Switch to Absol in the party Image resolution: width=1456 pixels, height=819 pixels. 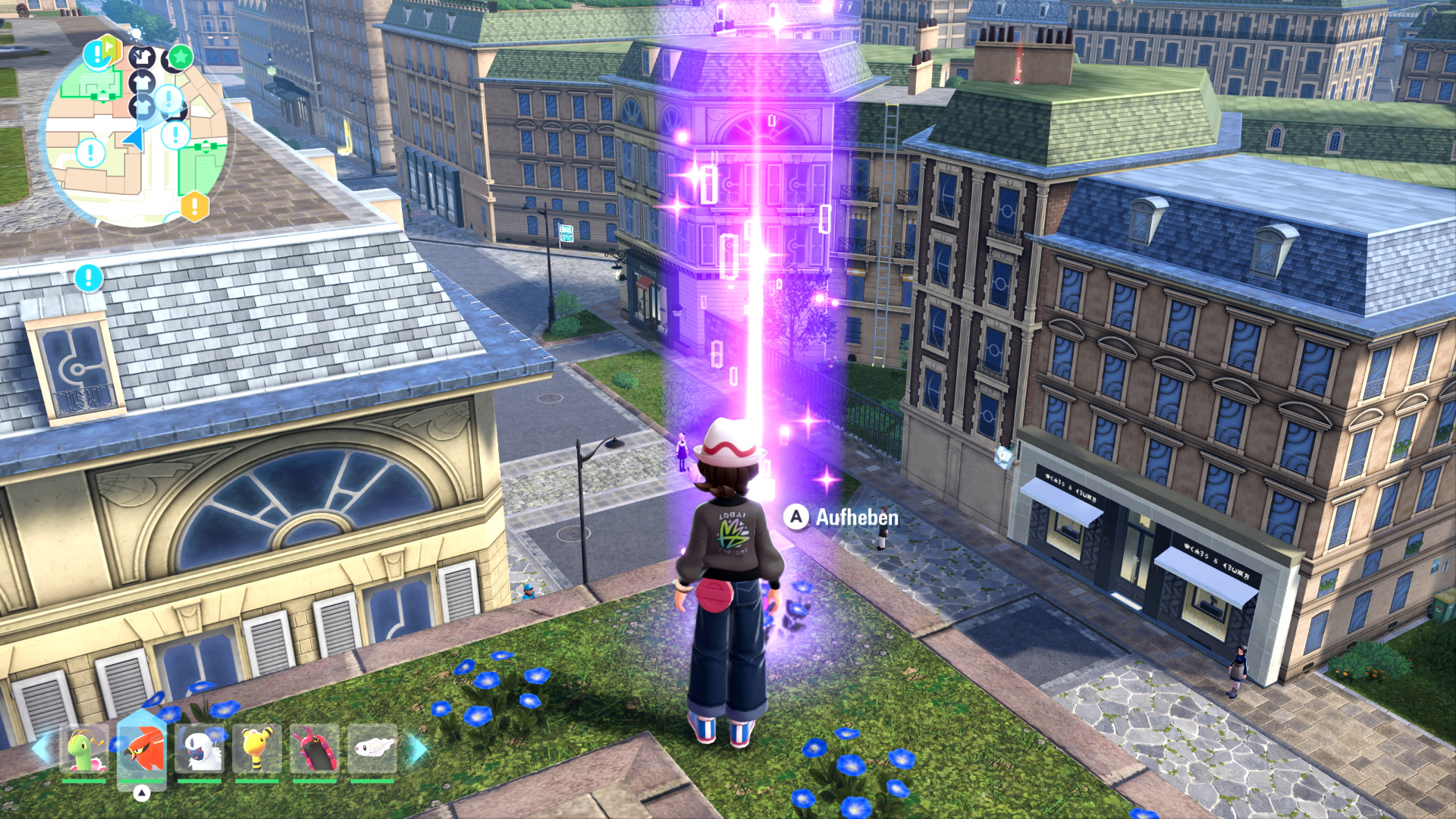click(x=199, y=748)
